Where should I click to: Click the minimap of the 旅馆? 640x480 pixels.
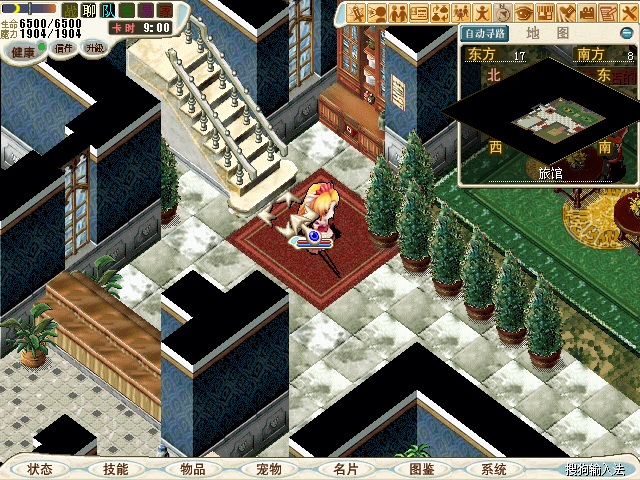pyautogui.click(x=546, y=122)
